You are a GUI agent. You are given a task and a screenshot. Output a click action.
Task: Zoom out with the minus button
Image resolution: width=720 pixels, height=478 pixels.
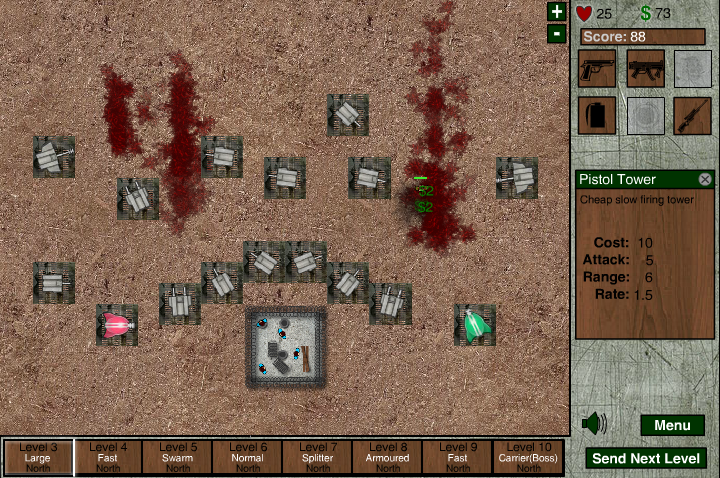(557, 34)
